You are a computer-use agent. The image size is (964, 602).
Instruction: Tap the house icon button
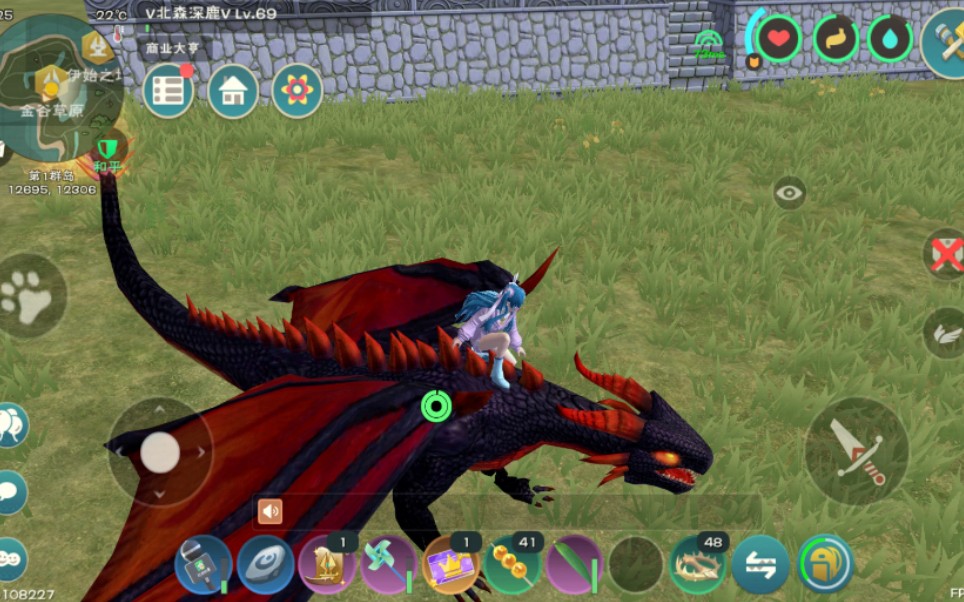click(x=233, y=91)
